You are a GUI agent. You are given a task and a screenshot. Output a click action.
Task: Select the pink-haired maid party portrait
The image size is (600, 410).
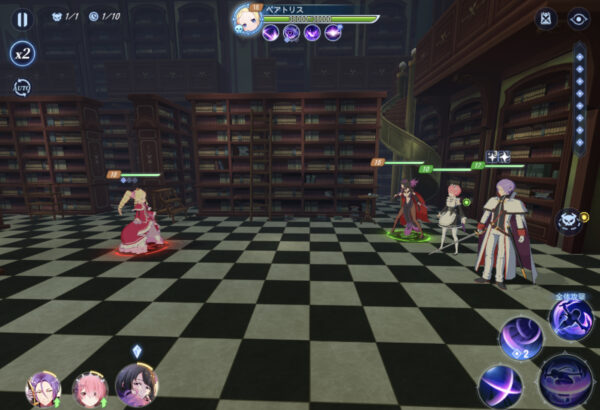(x=89, y=388)
